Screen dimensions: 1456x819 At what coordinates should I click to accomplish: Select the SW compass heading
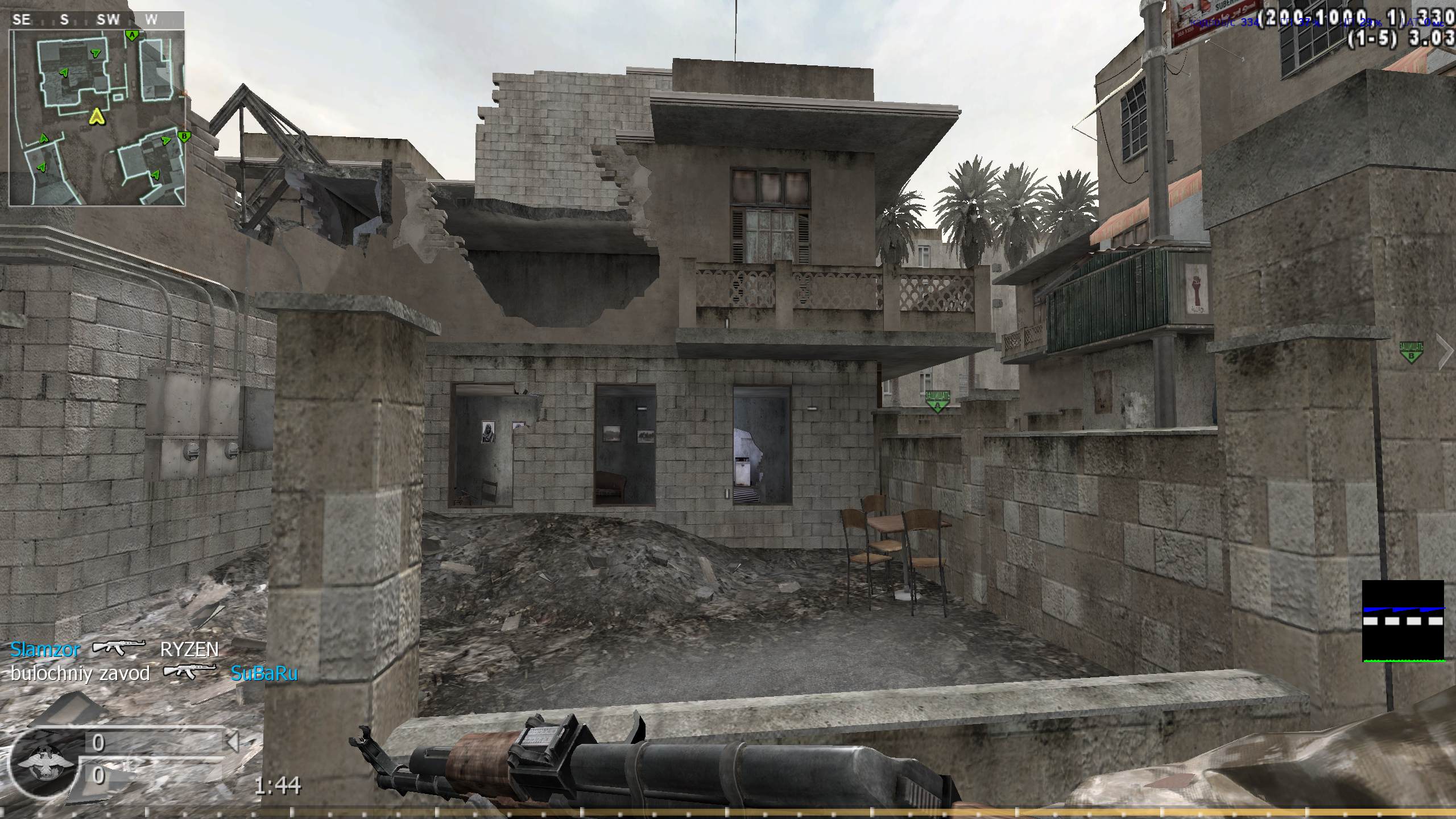[108, 19]
